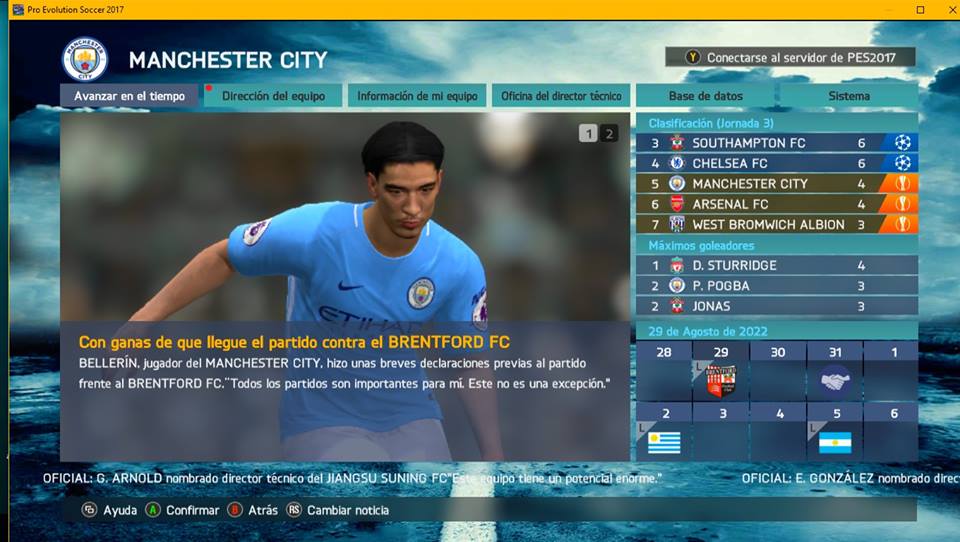Viewport: 960px width, 542px height.
Task: Choose the Chelsea FC standings row
Action: pyautogui.click(x=776, y=163)
